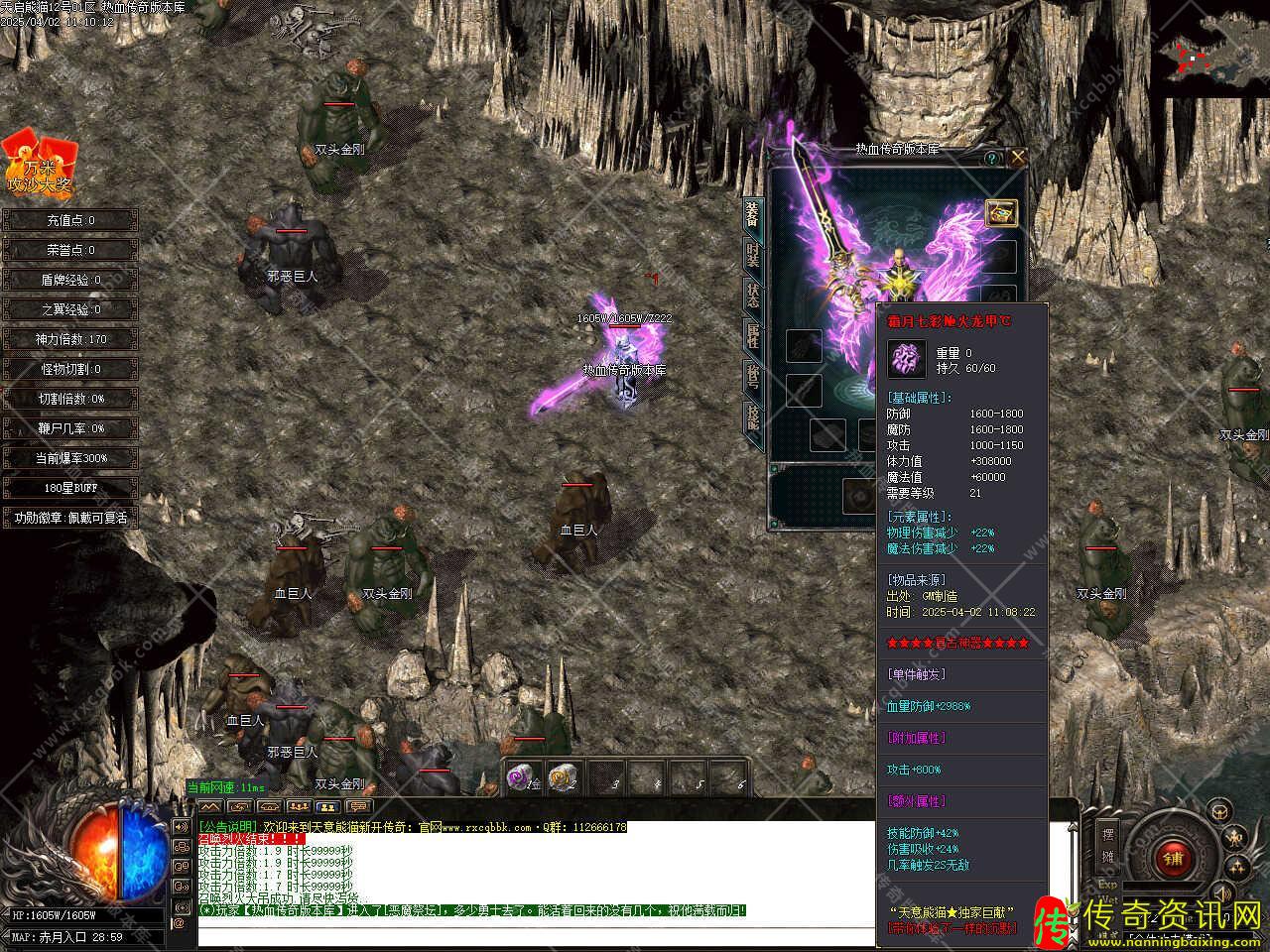Select the 装备 (equipment) tab

(753, 213)
